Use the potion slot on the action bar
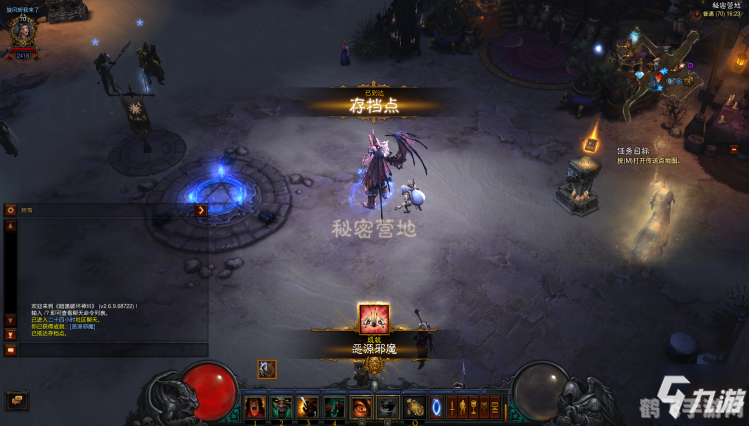Viewport: 749px width, 426px height. (414, 407)
